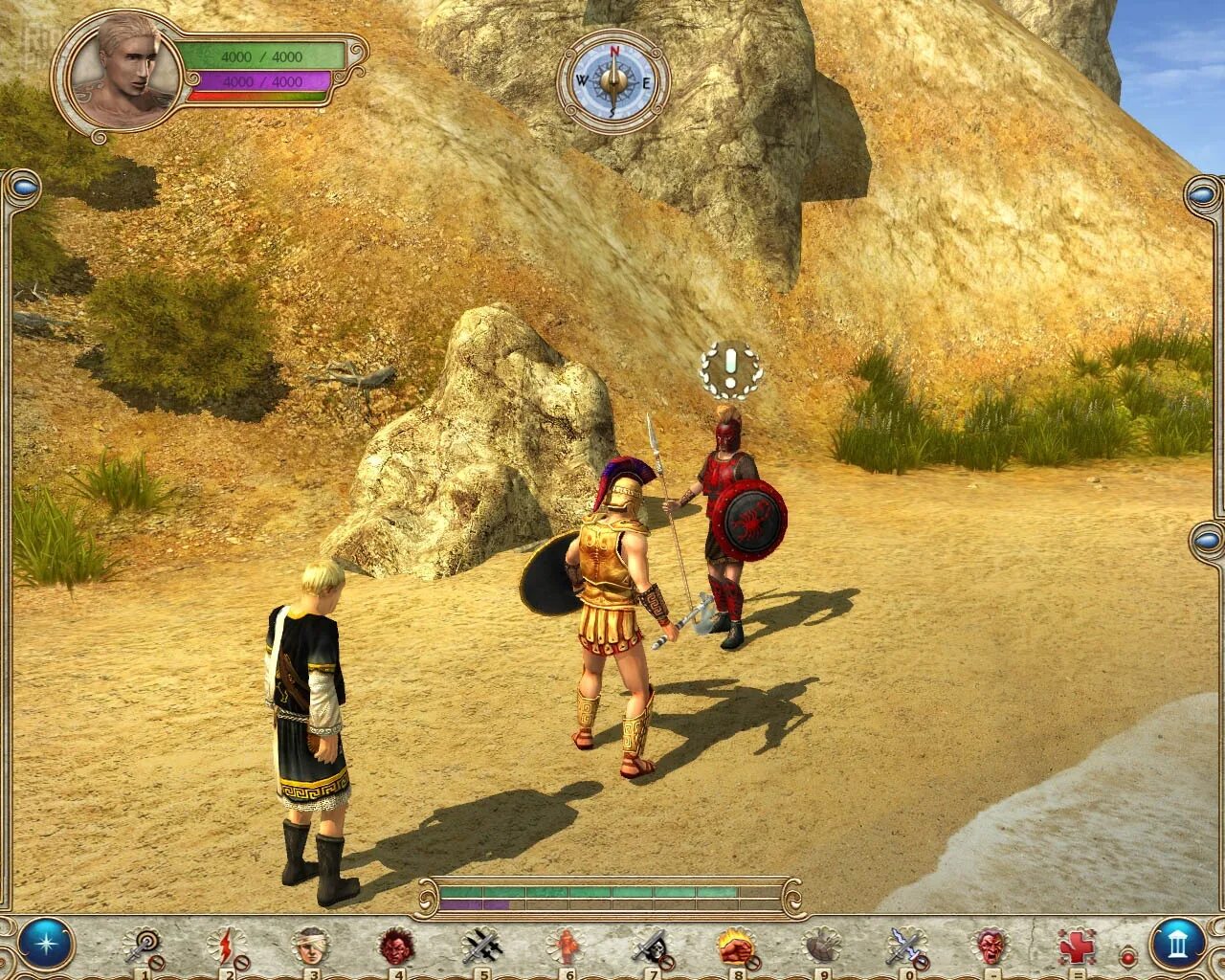Use the sword and skull skill

[x=650, y=947]
